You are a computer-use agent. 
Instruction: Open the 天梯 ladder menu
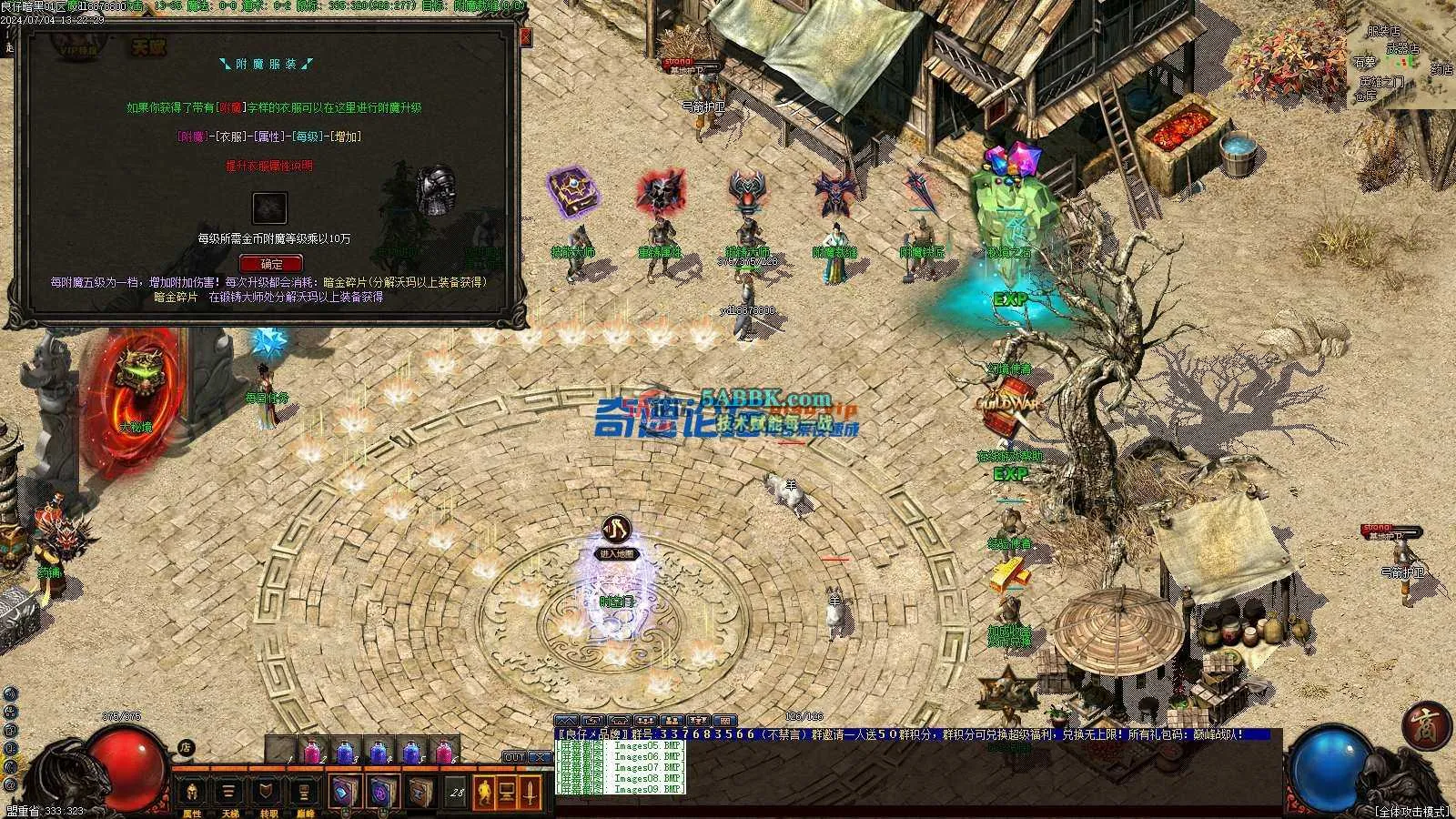coord(228,794)
